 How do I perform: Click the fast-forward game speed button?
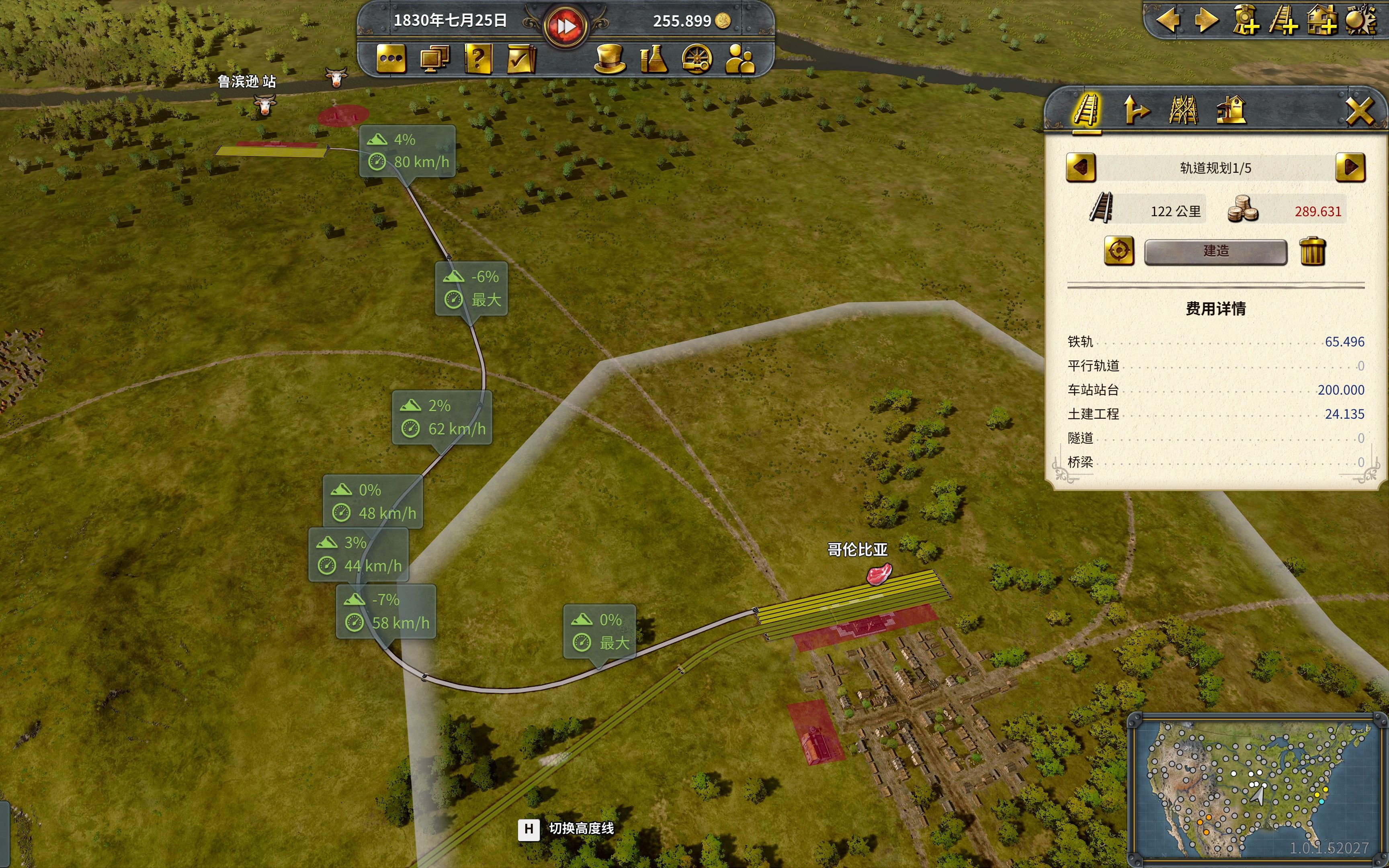[x=566, y=26]
